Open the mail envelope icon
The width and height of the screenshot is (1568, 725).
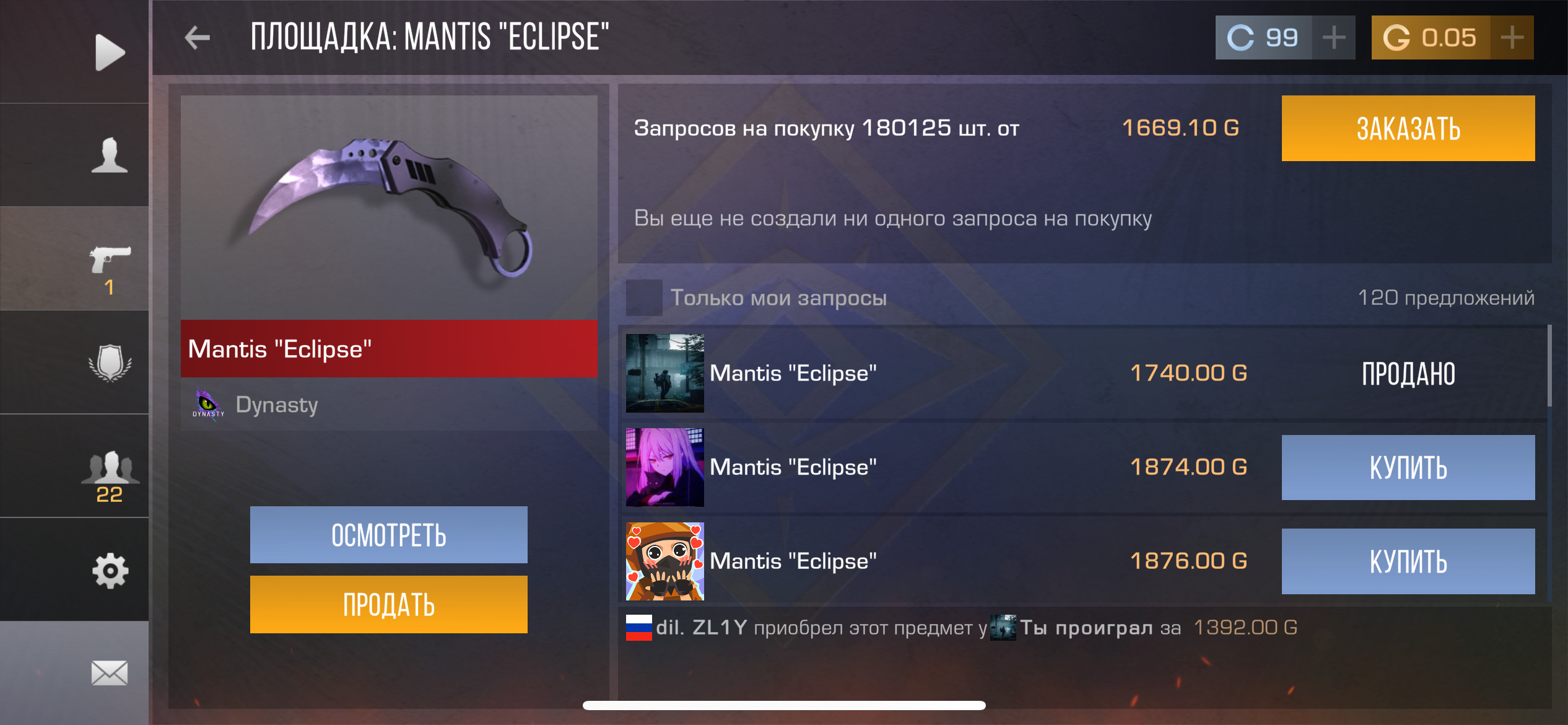point(110,672)
